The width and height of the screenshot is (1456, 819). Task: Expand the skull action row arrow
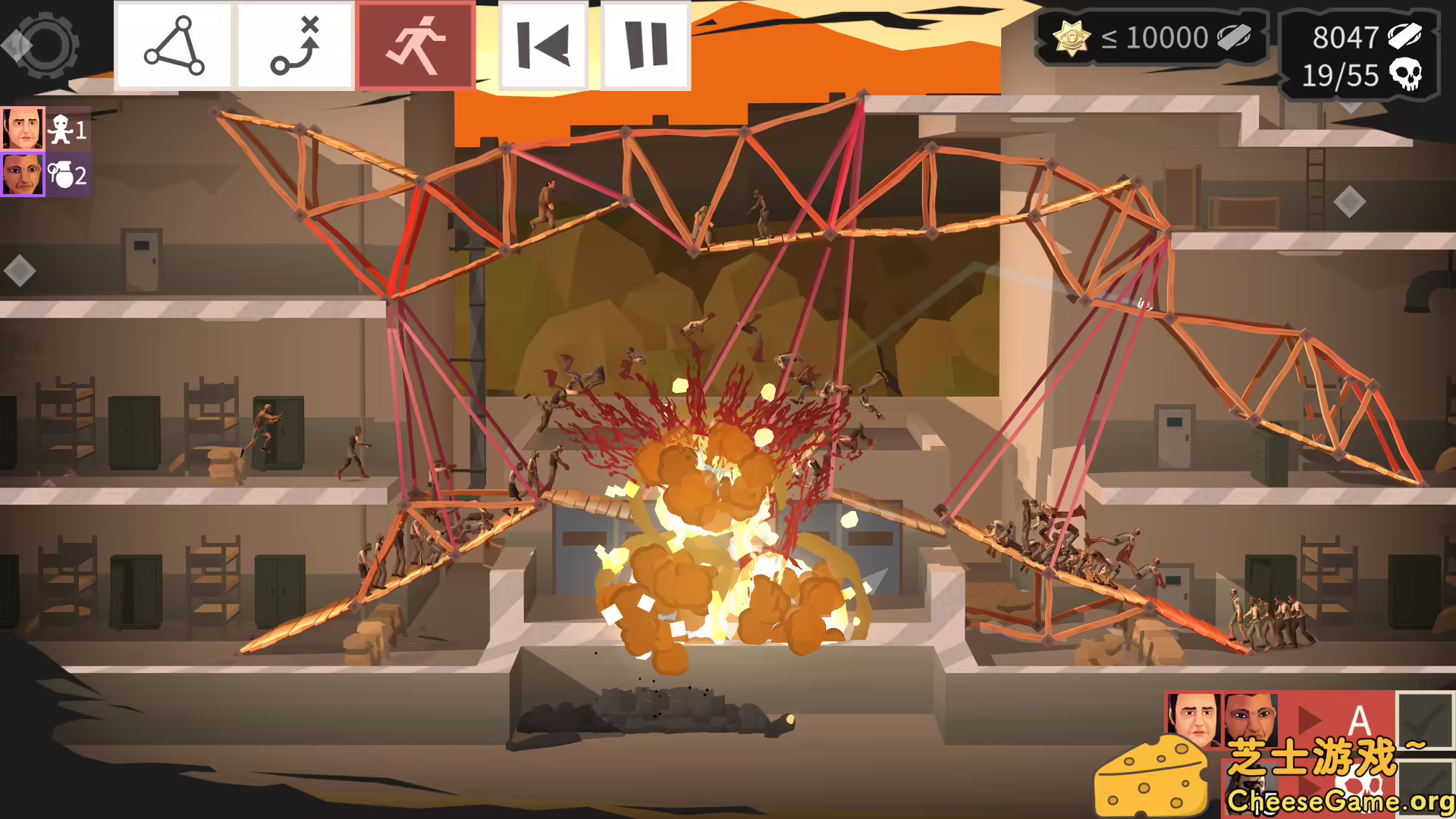(1308, 786)
